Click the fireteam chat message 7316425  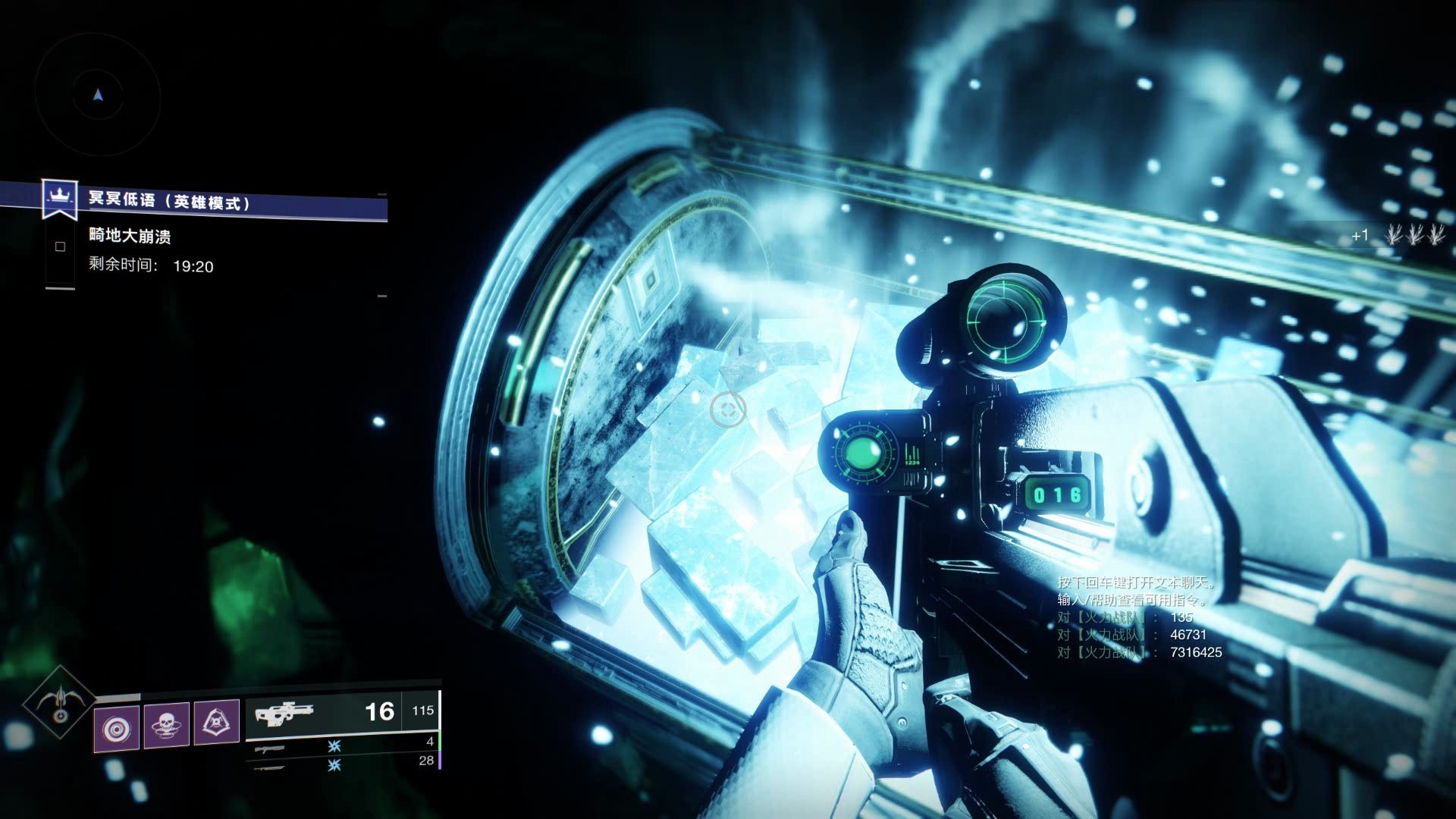[x=1139, y=652]
